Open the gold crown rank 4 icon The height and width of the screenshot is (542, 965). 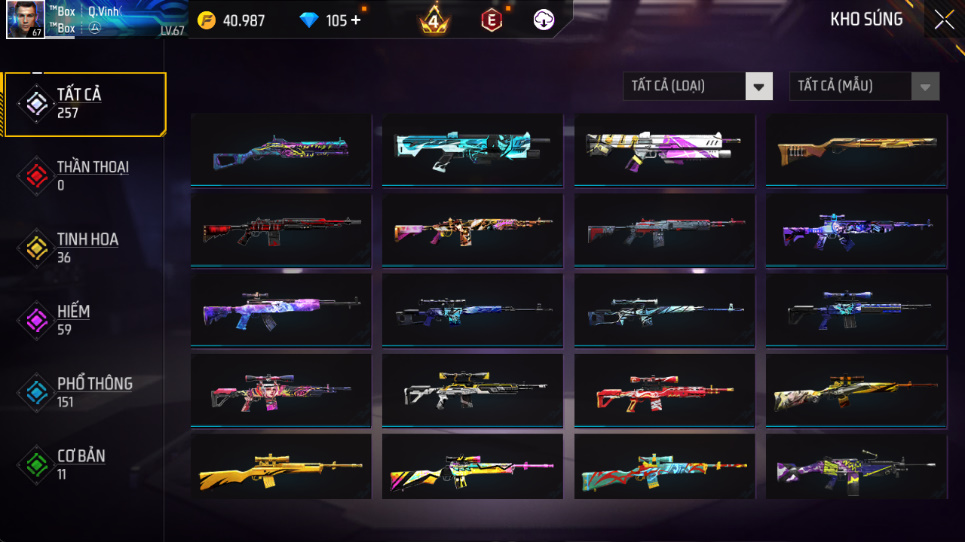point(433,20)
